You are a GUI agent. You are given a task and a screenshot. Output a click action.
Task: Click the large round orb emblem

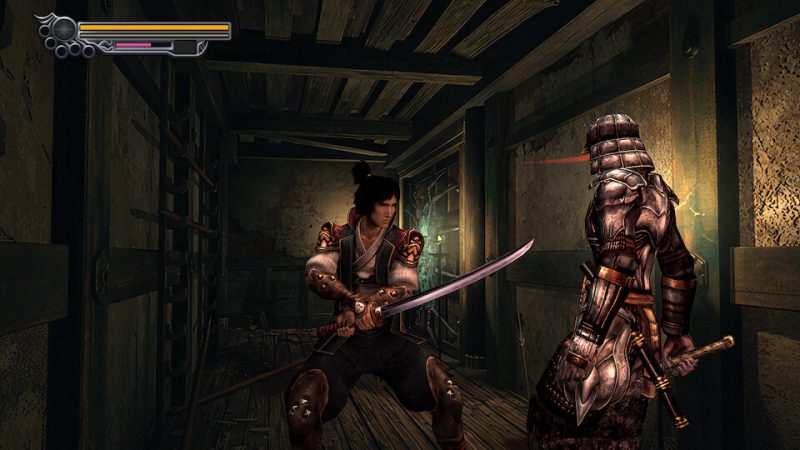pyautogui.click(x=63, y=29)
